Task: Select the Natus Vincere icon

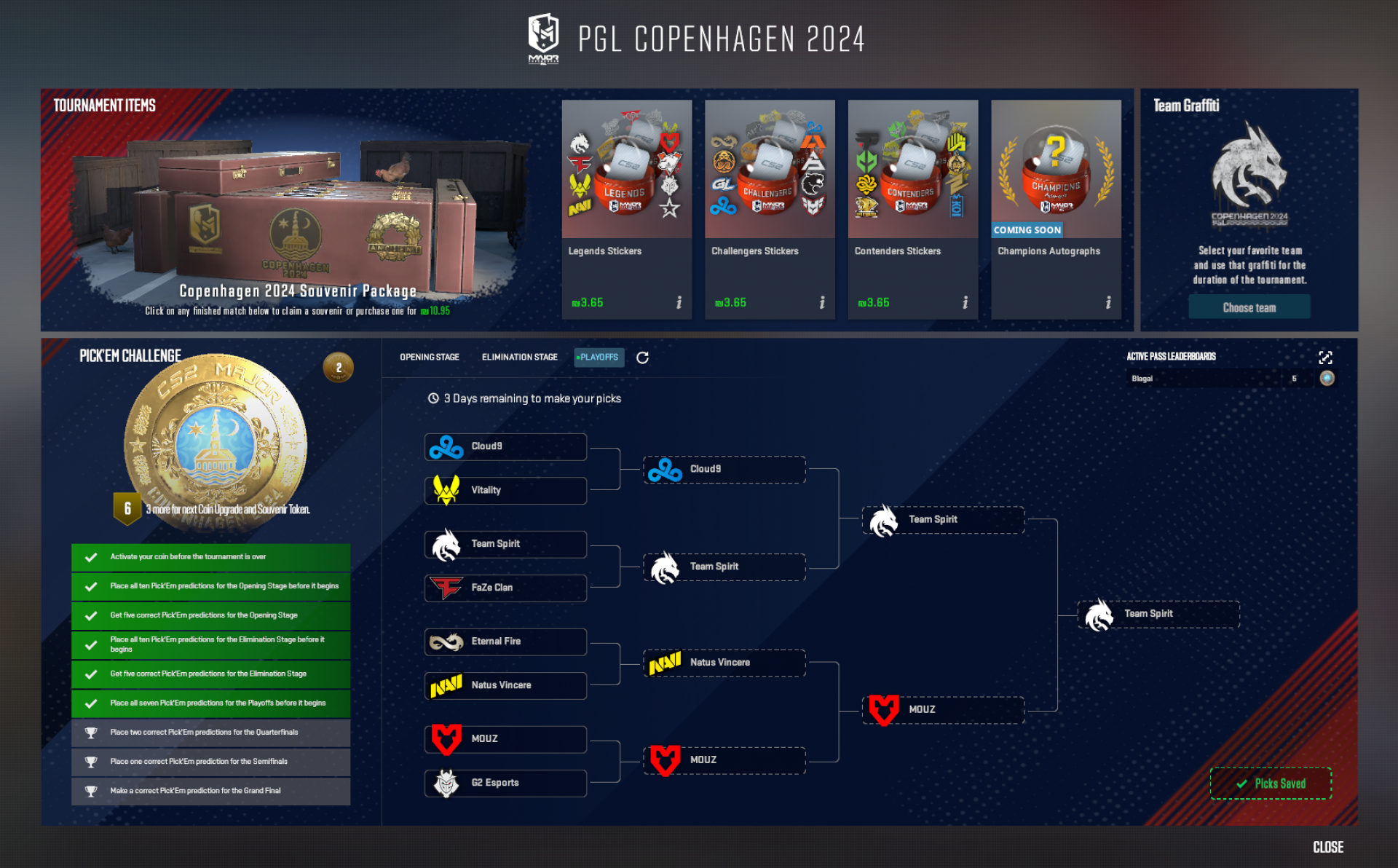Action: [446, 685]
